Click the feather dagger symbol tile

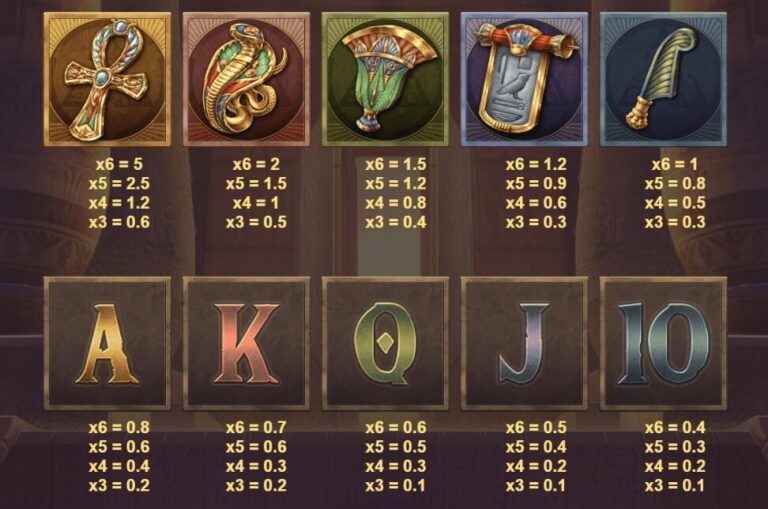[662, 80]
